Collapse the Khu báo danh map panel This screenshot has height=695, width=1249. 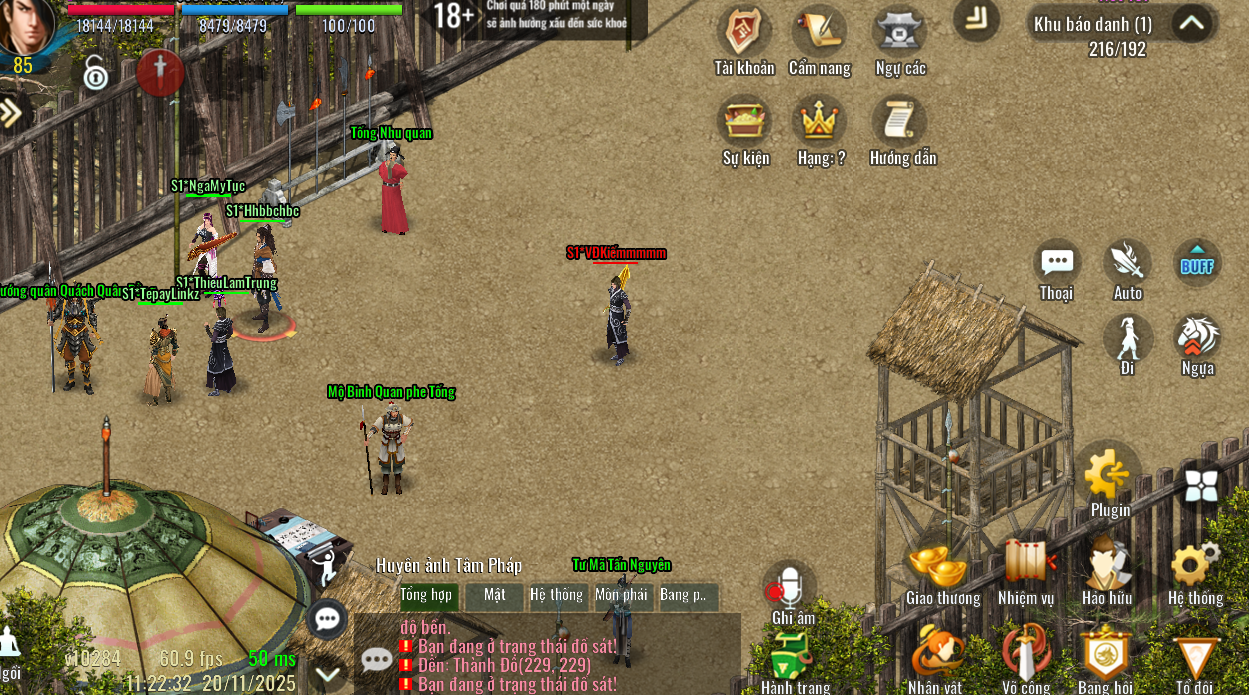point(1191,23)
